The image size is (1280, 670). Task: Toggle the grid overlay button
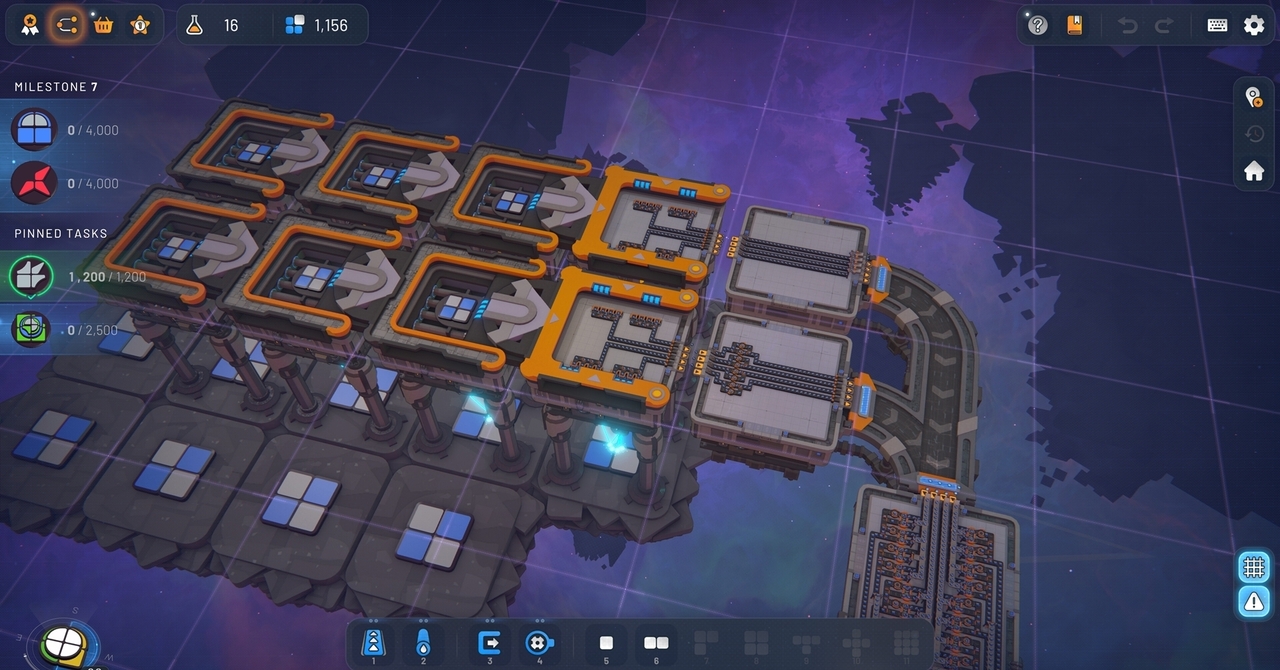[1253, 567]
